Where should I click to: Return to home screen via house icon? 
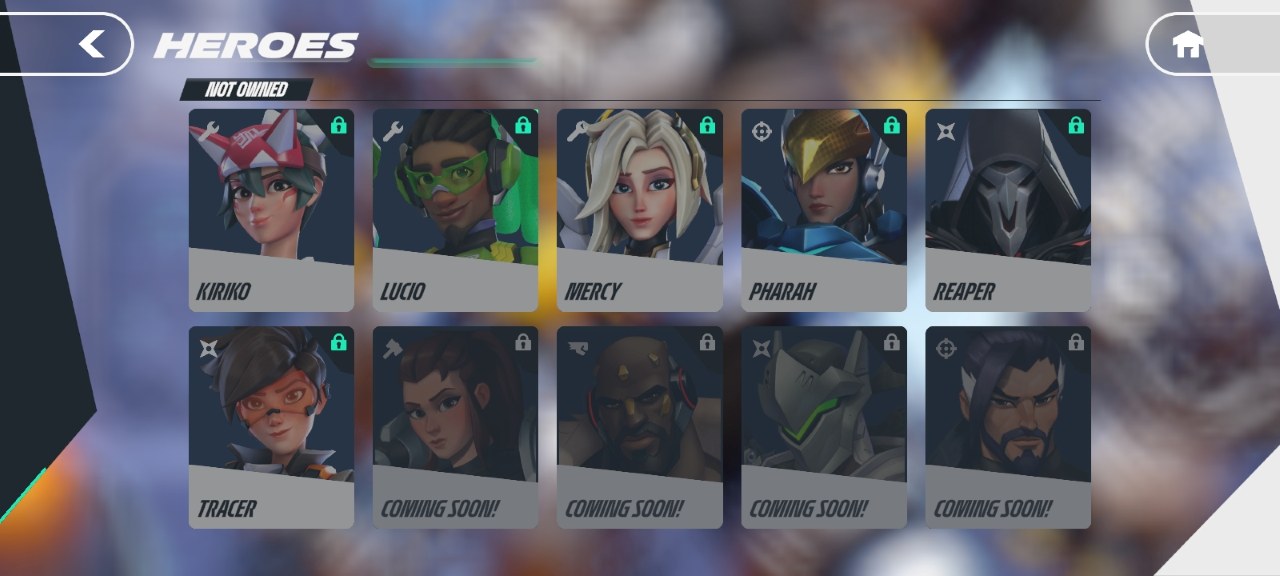(1187, 45)
